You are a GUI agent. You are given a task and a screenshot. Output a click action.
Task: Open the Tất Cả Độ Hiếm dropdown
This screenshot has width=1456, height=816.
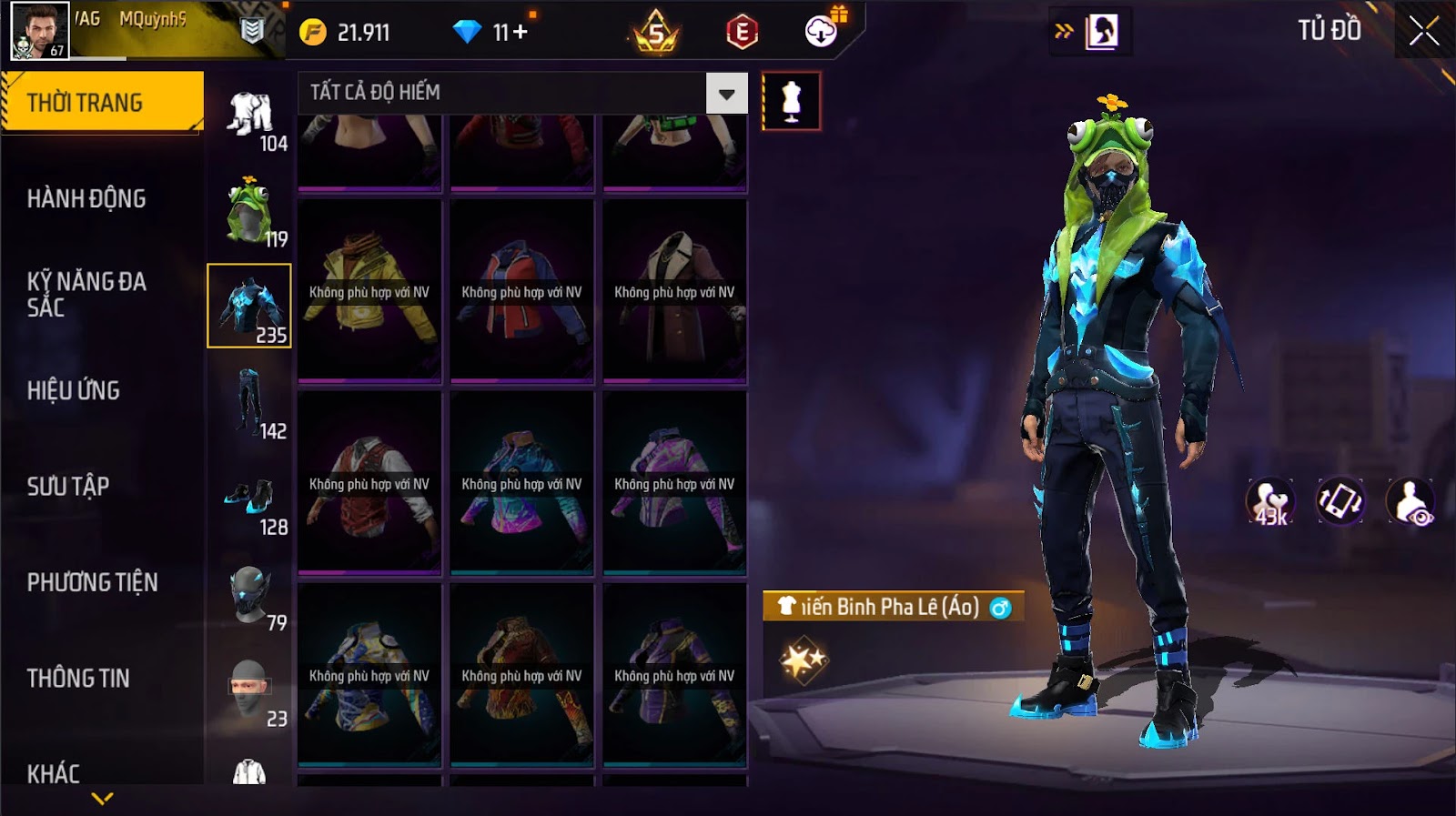coord(726,94)
